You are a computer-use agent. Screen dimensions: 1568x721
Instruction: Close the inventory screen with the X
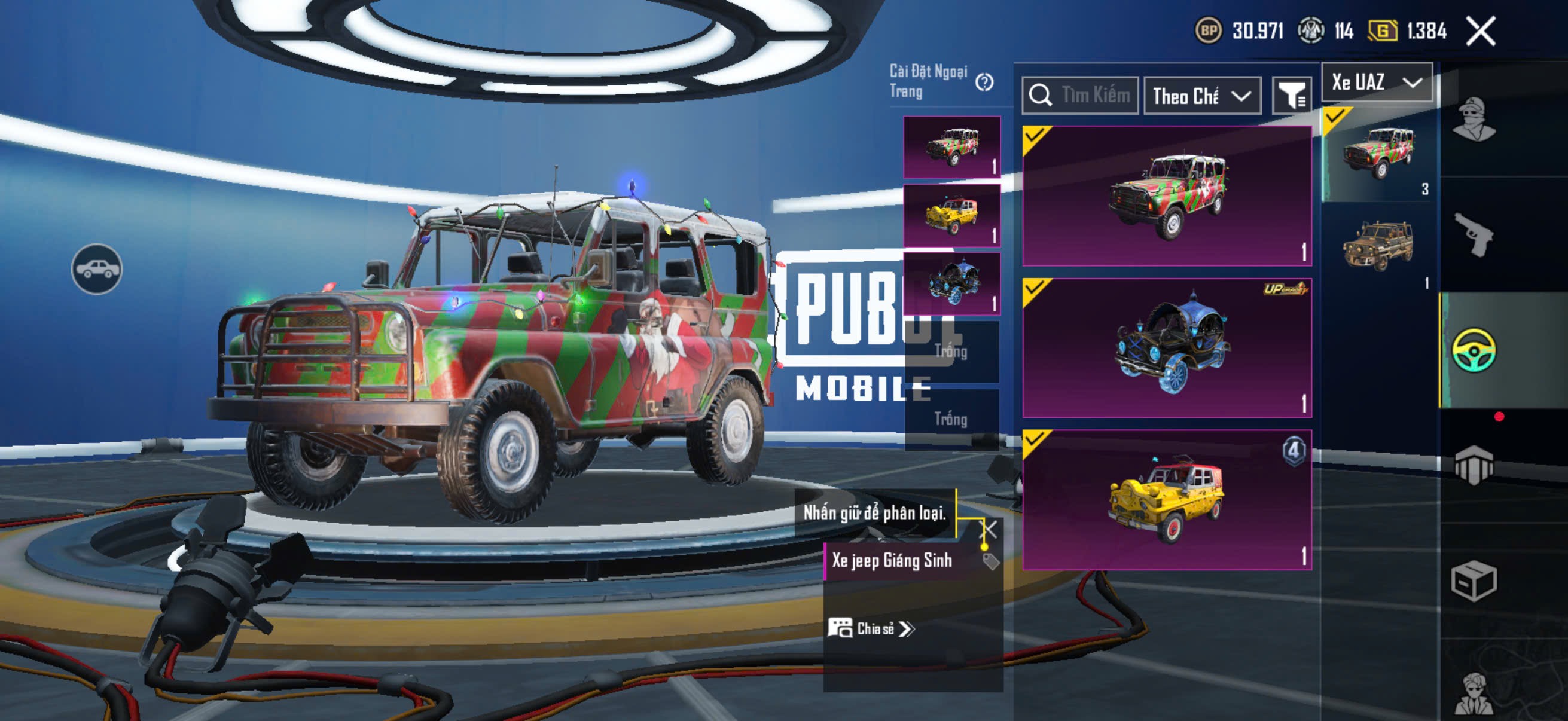(x=1480, y=31)
